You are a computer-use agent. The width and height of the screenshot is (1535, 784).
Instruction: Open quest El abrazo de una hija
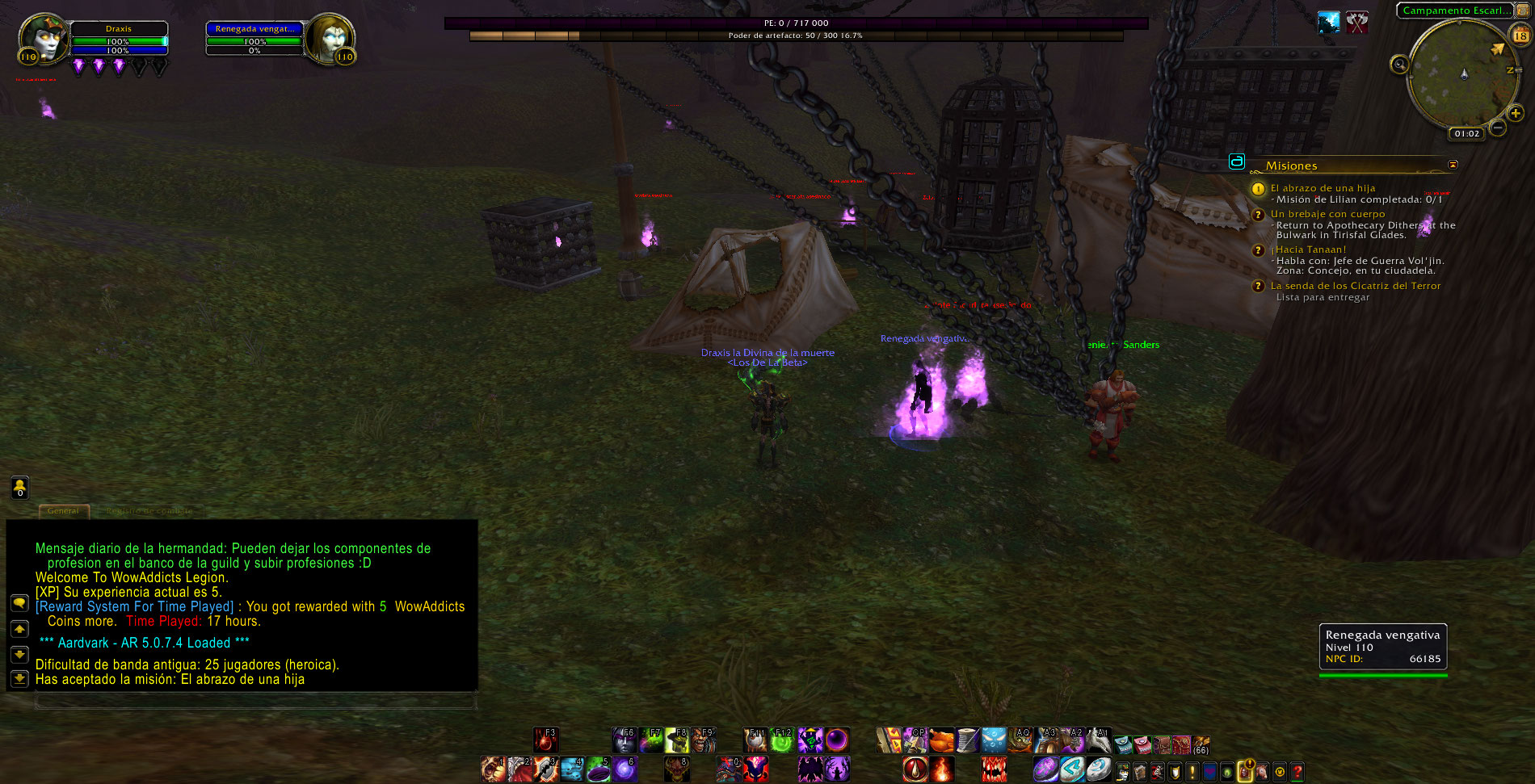tap(1323, 188)
